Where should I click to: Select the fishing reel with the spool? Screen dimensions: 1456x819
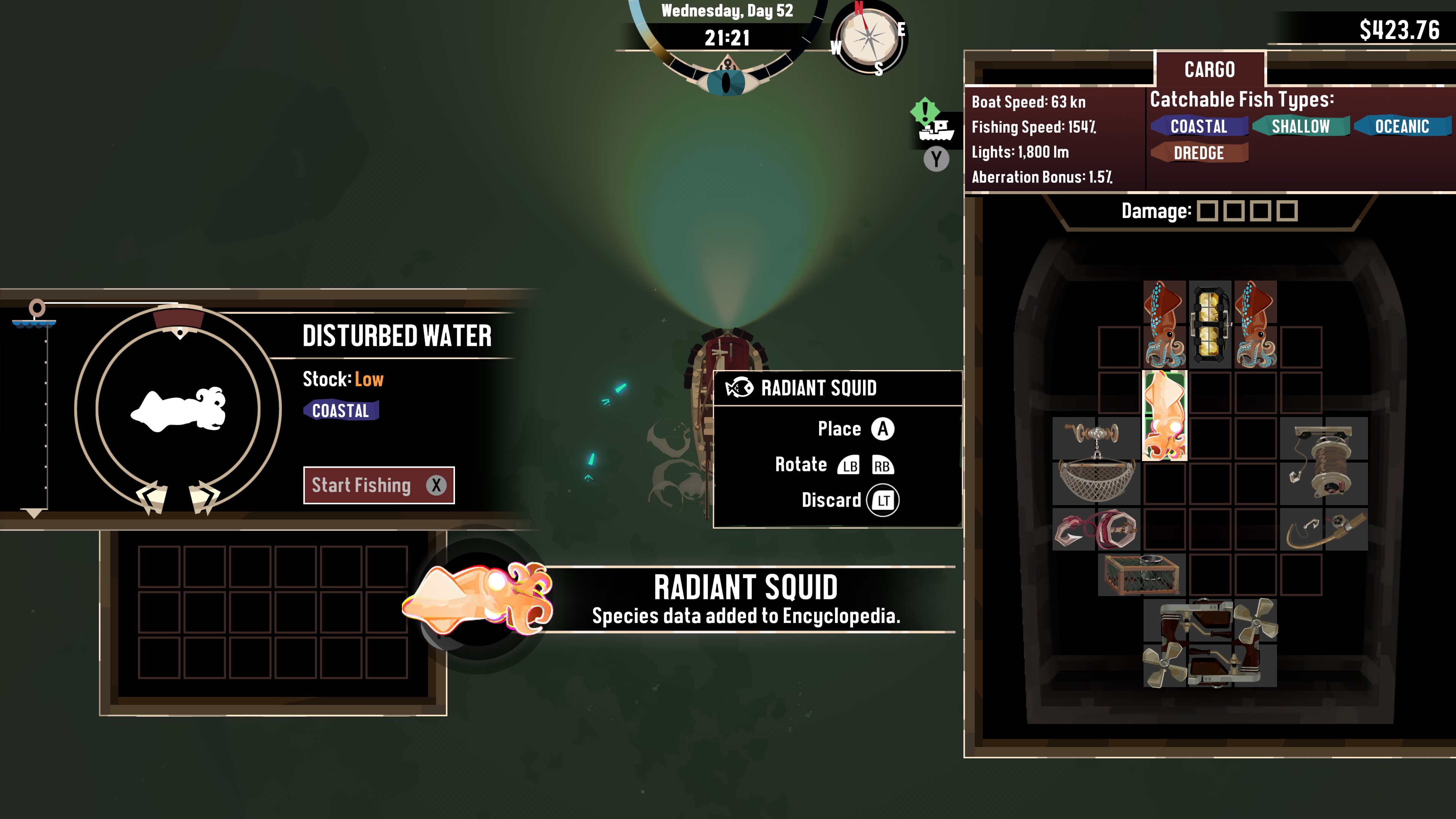(x=1324, y=461)
